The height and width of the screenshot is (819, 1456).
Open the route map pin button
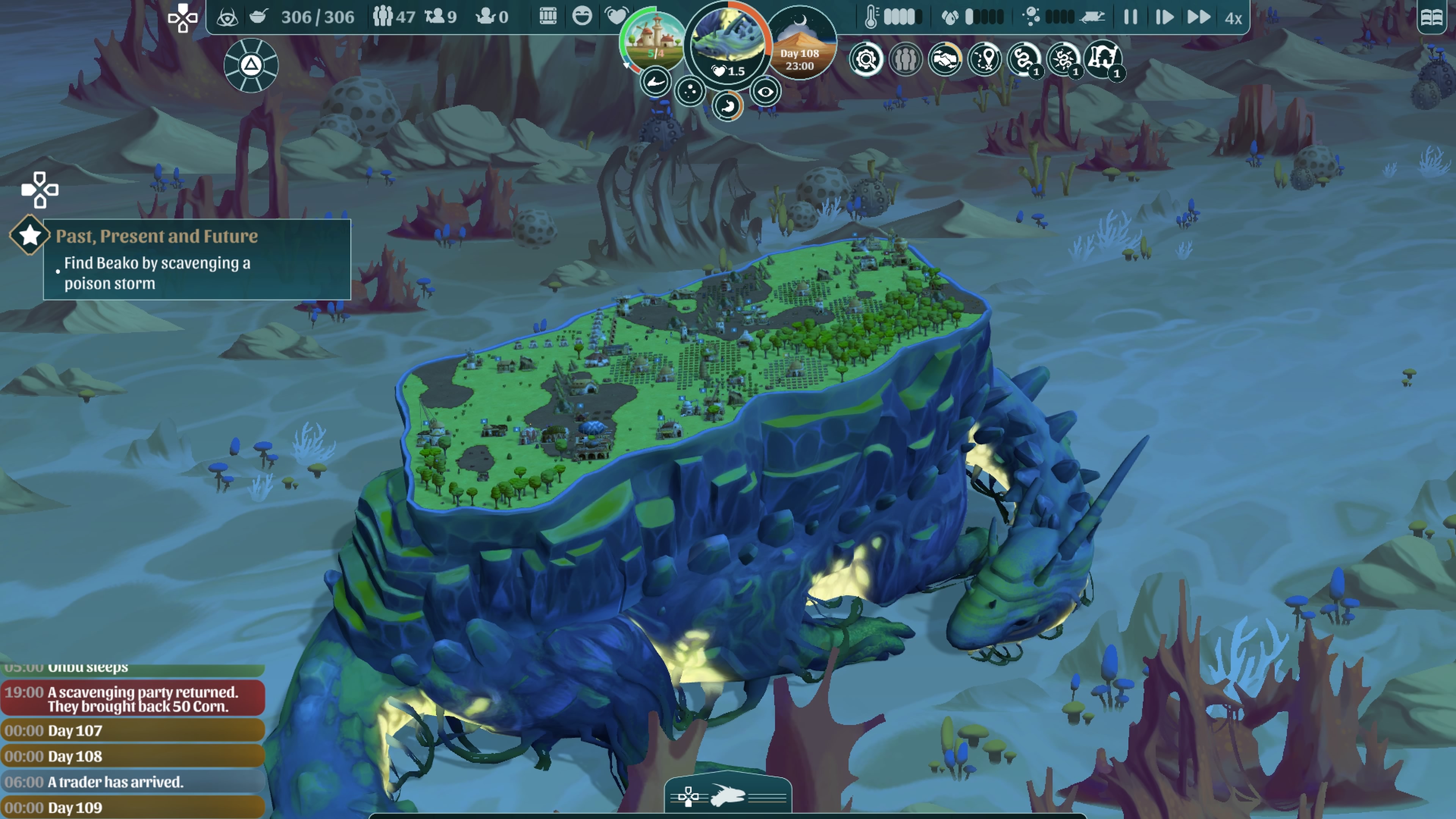[984, 59]
